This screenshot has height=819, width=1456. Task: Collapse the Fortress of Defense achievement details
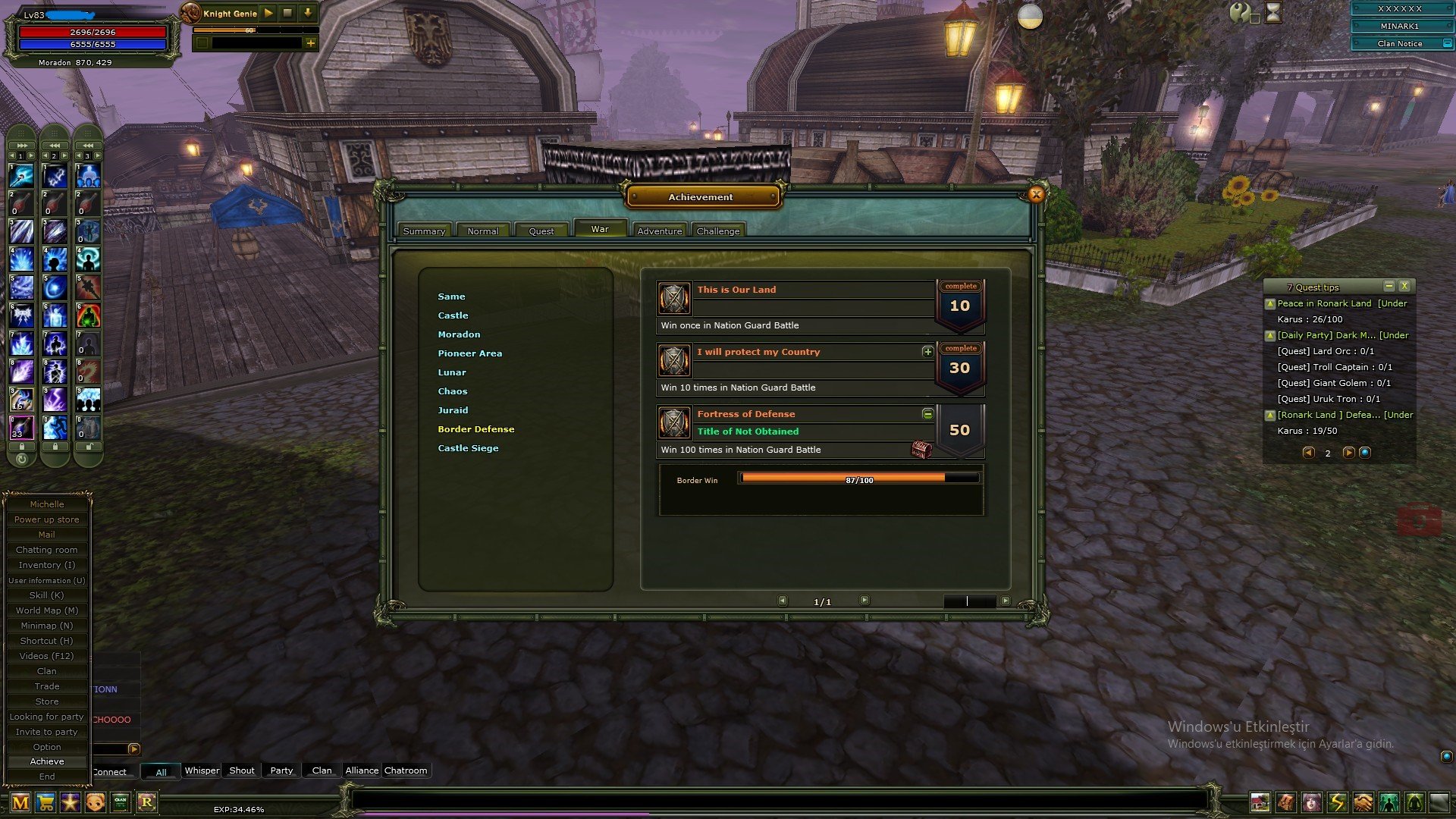pyautogui.click(x=927, y=414)
